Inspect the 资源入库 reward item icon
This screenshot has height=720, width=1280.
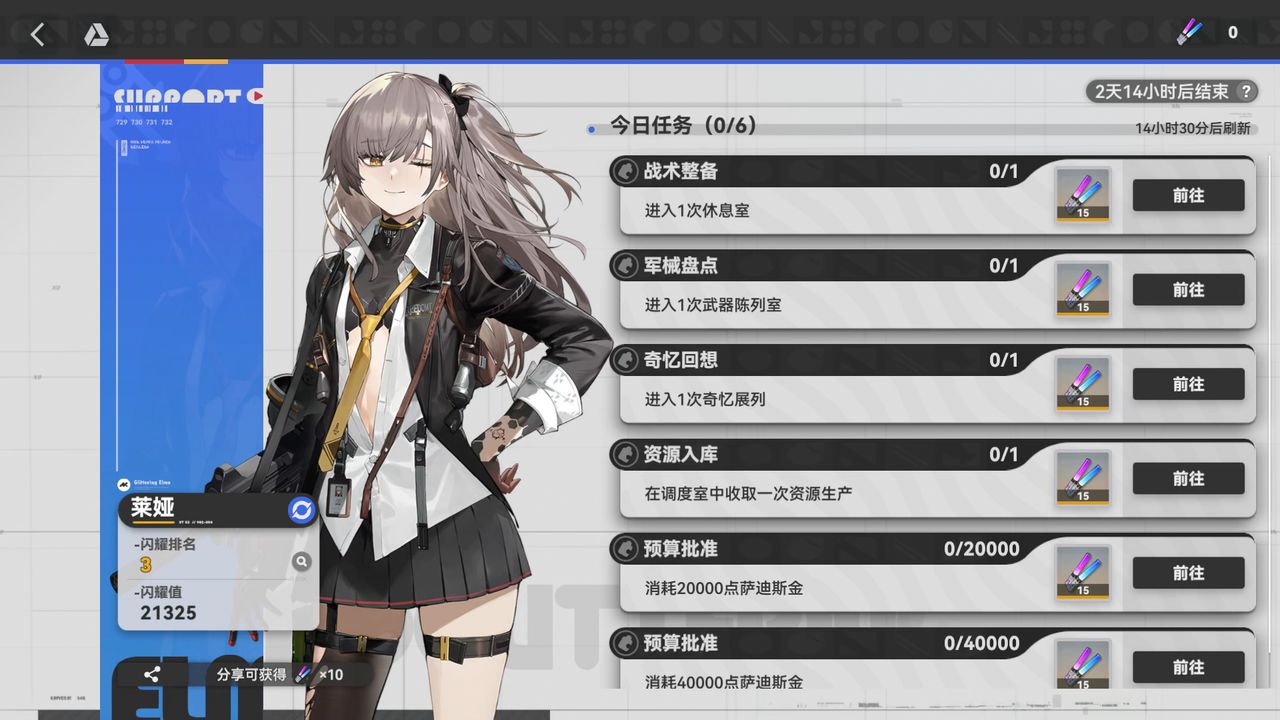pos(1083,478)
